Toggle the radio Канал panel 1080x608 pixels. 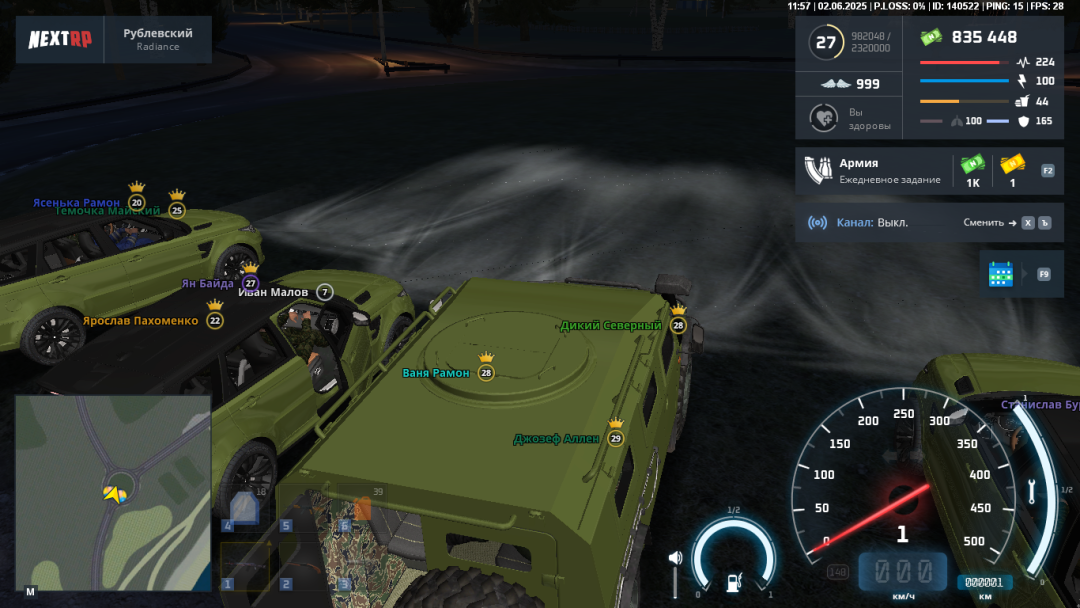point(870,222)
